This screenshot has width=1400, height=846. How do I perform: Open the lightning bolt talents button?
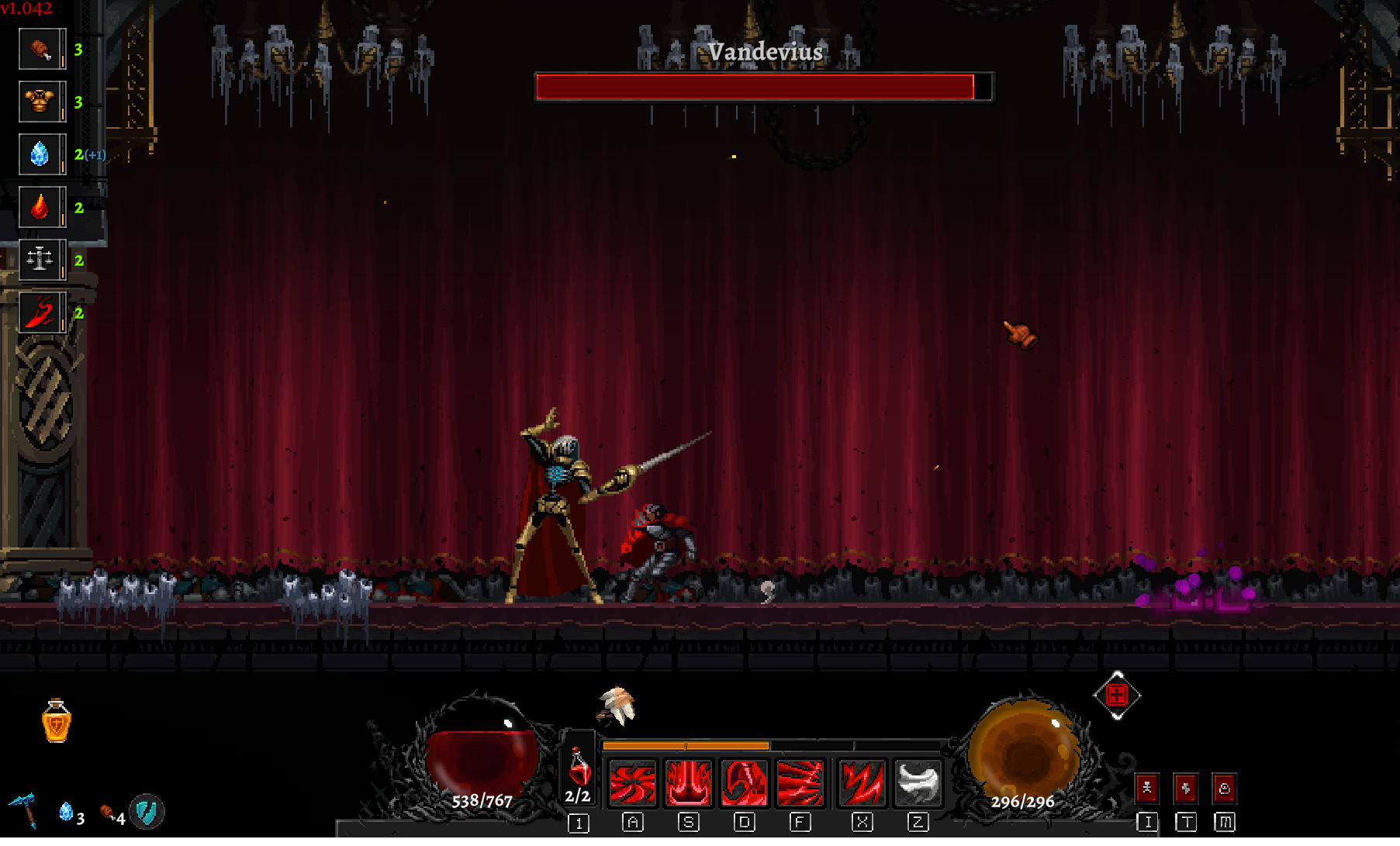pyautogui.click(x=1185, y=789)
